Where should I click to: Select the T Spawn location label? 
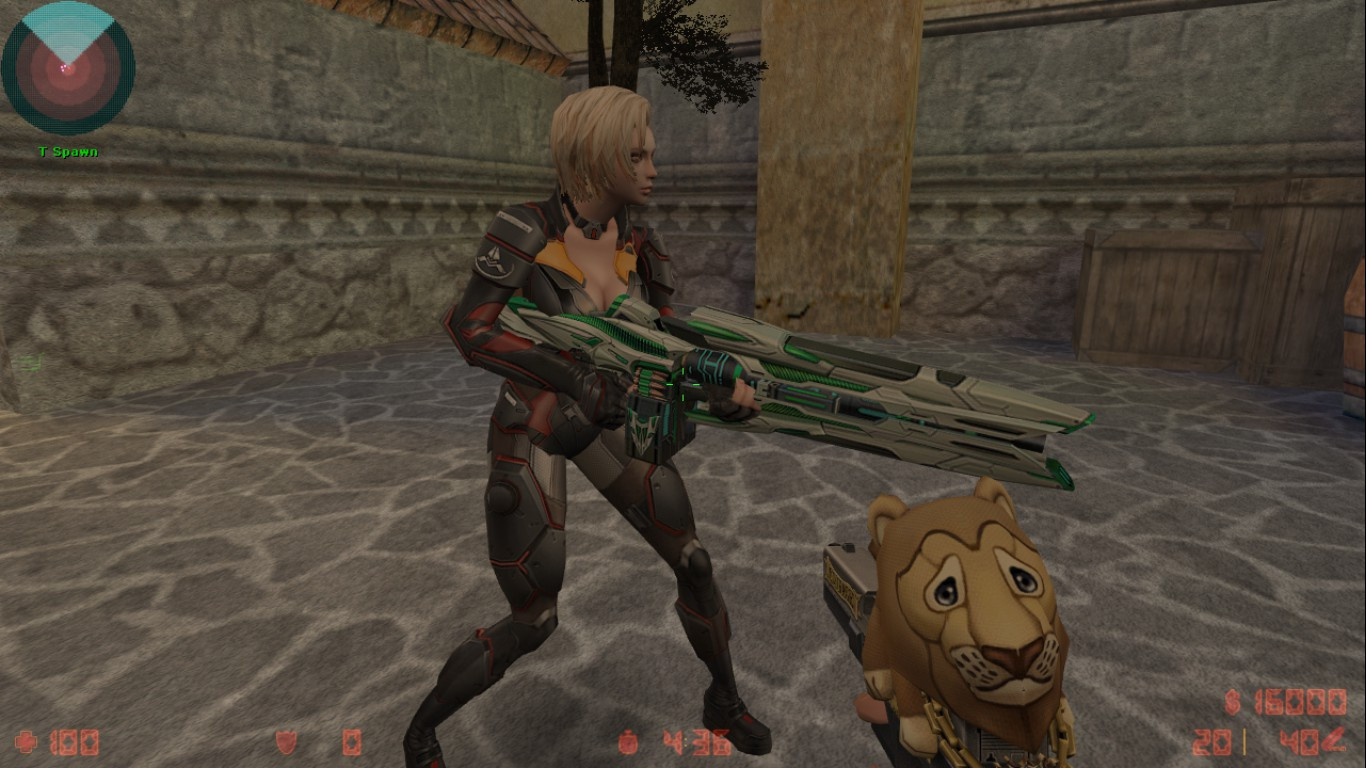pyautogui.click(x=66, y=152)
